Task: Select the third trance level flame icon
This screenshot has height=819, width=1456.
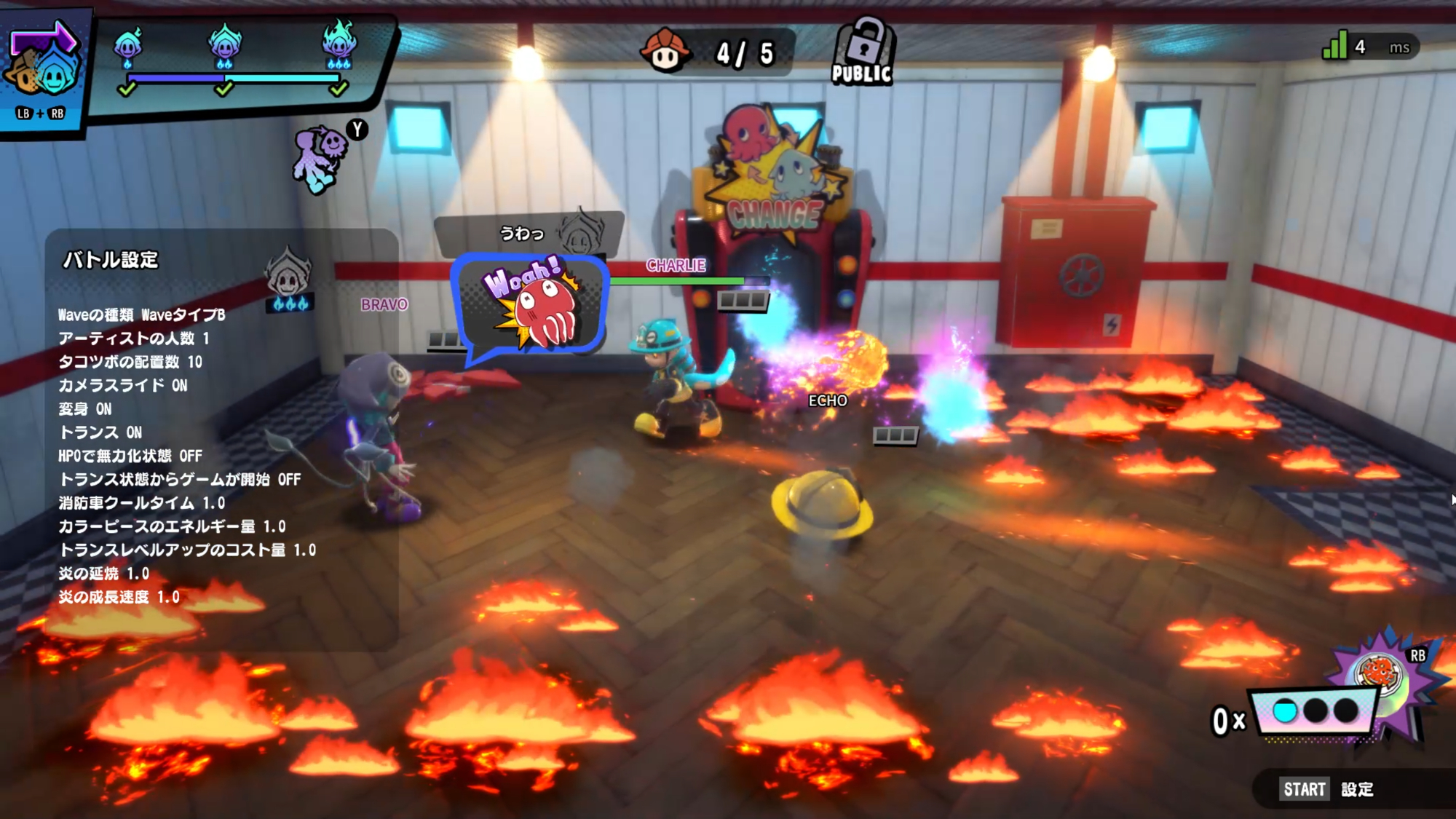Action: click(x=339, y=44)
